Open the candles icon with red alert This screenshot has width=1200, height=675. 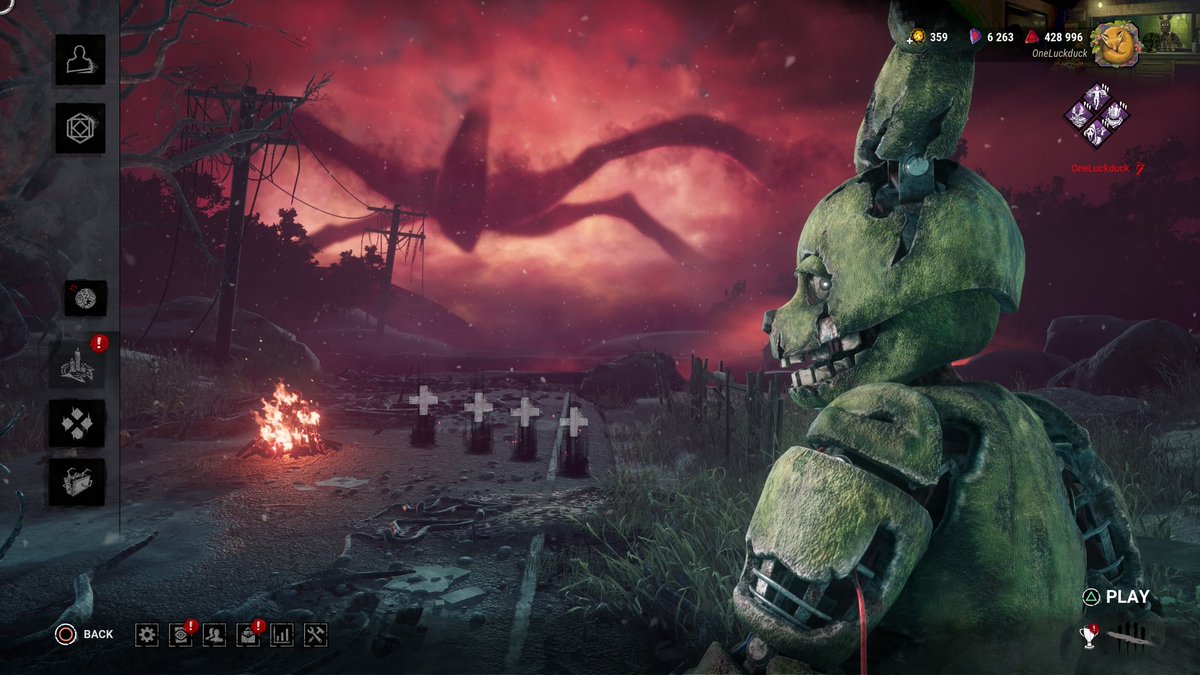coord(78,365)
